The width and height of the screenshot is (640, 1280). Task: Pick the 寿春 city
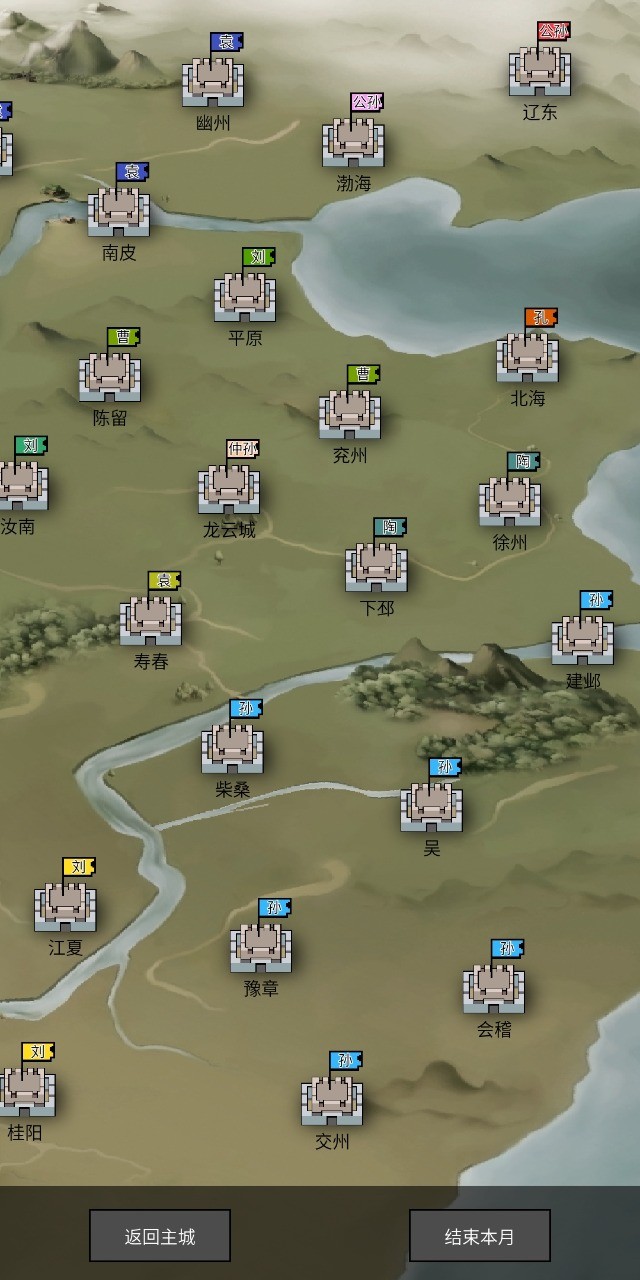[x=151, y=621]
